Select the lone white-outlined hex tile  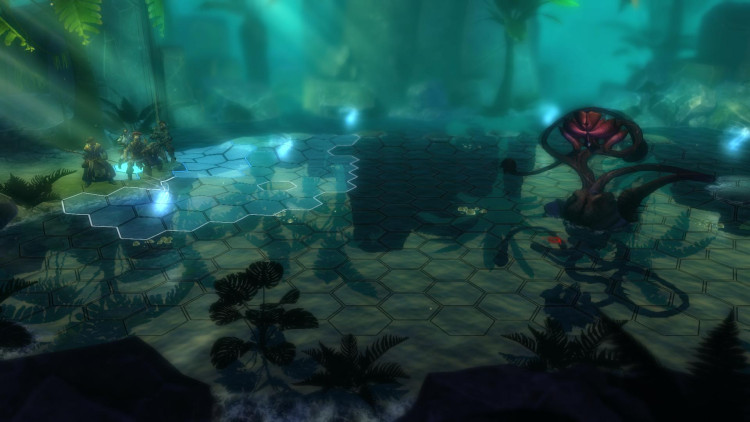277,186
